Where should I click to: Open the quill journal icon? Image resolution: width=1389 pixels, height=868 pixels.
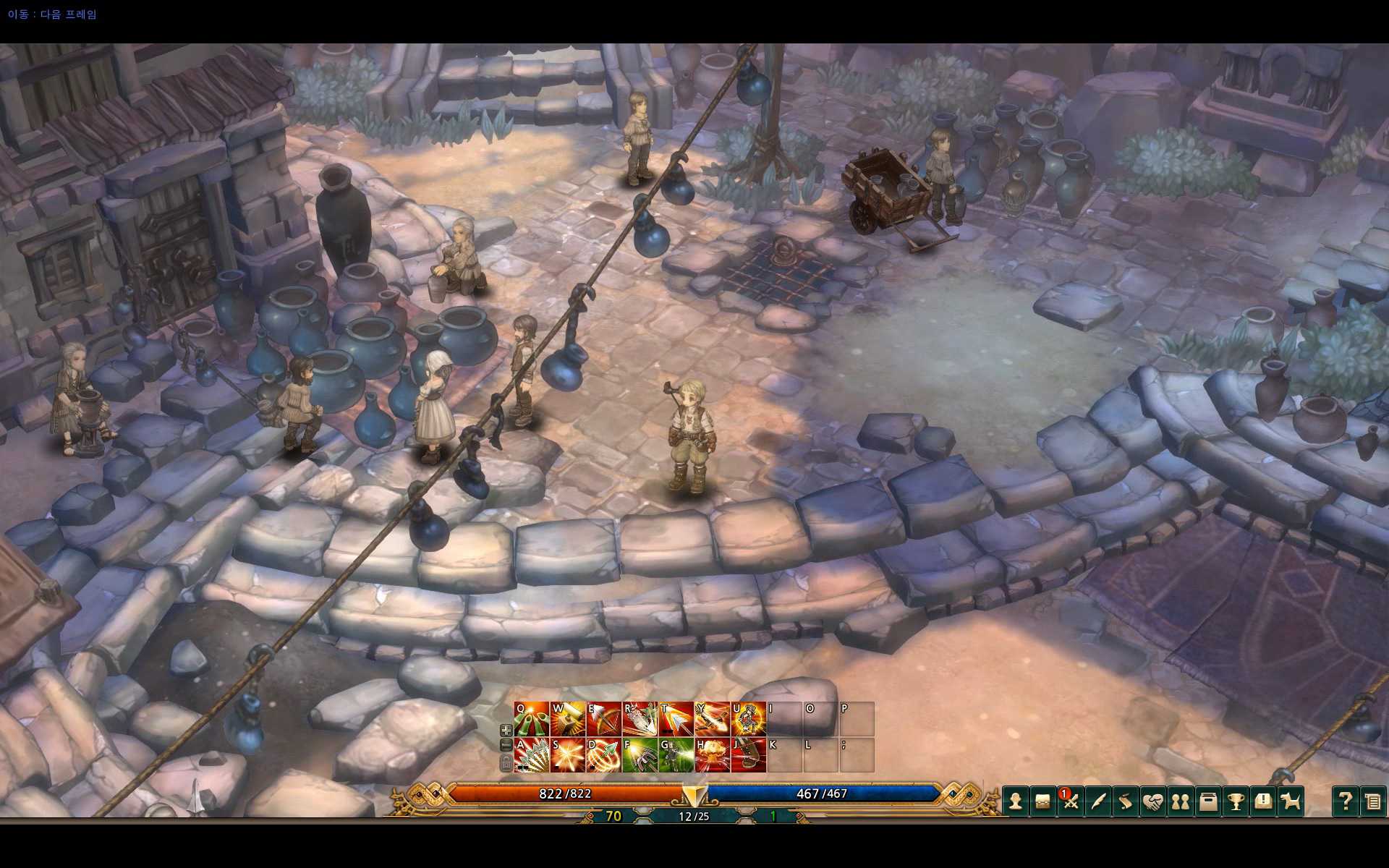click(1097, 801)
